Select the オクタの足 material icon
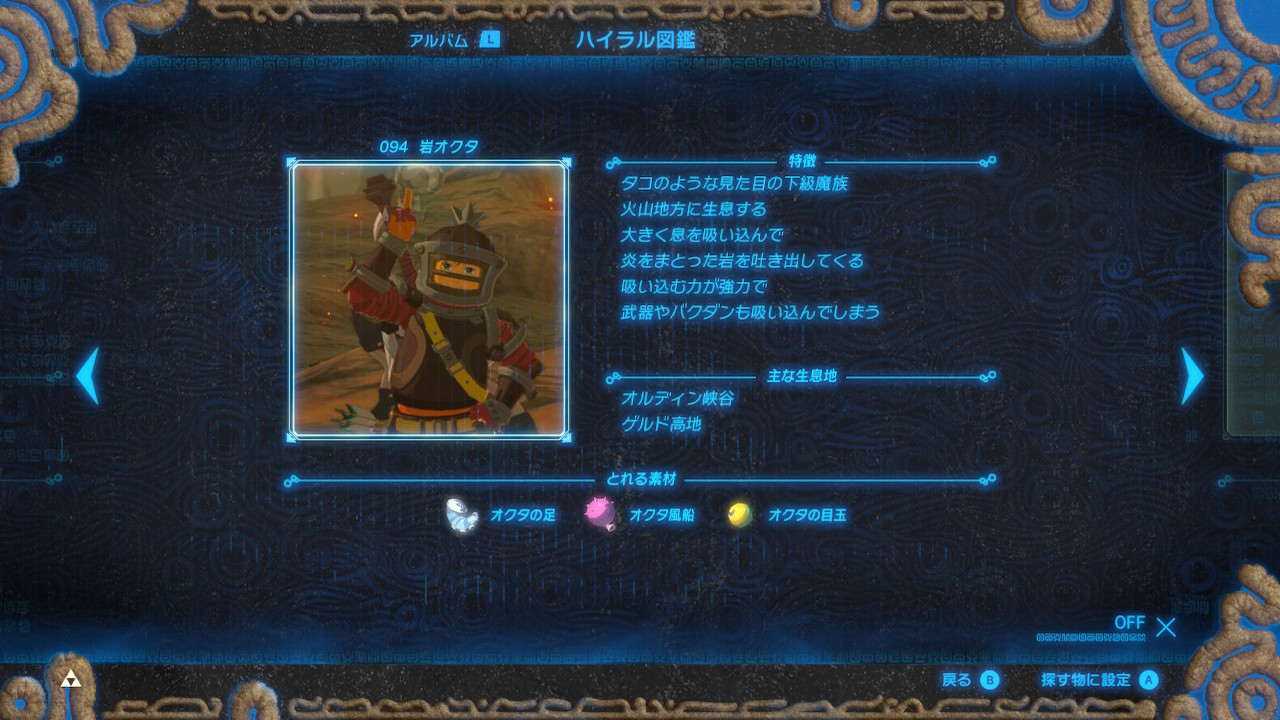This screenshot has height=720, width=1280. point(461,515)
